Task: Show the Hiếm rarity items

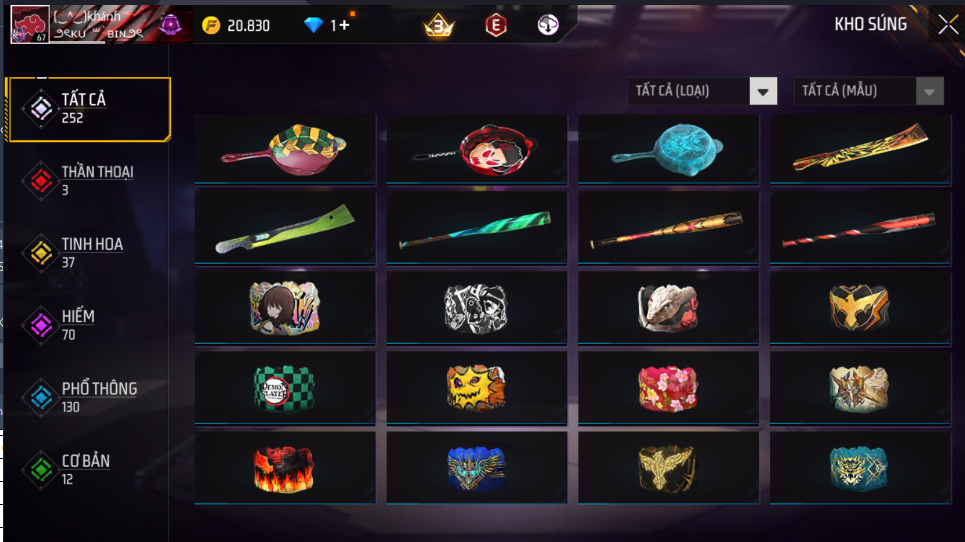Action: click(88, 324)
